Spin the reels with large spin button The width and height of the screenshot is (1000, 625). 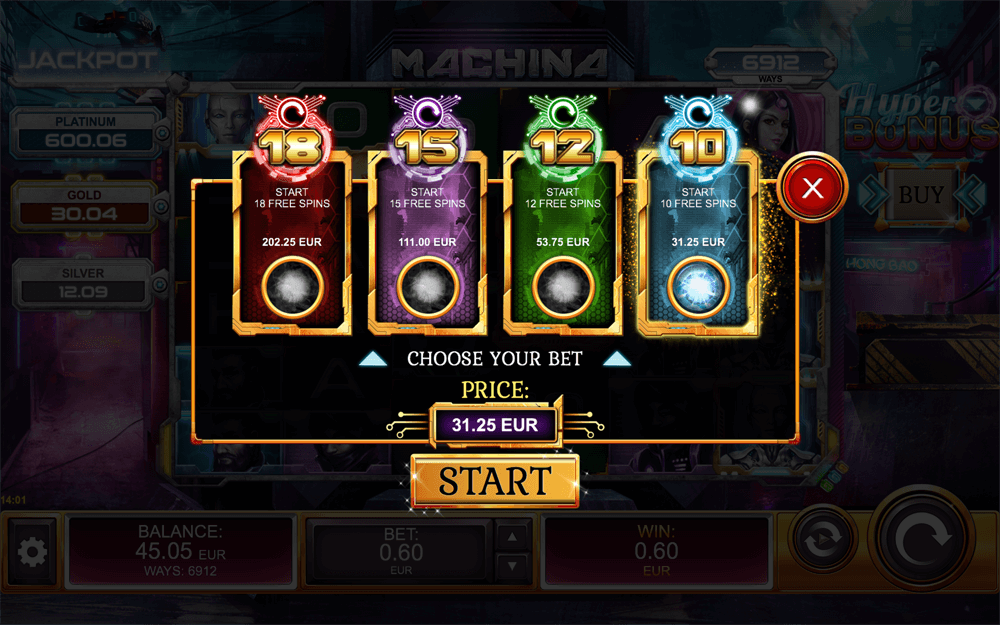(919, 541)
